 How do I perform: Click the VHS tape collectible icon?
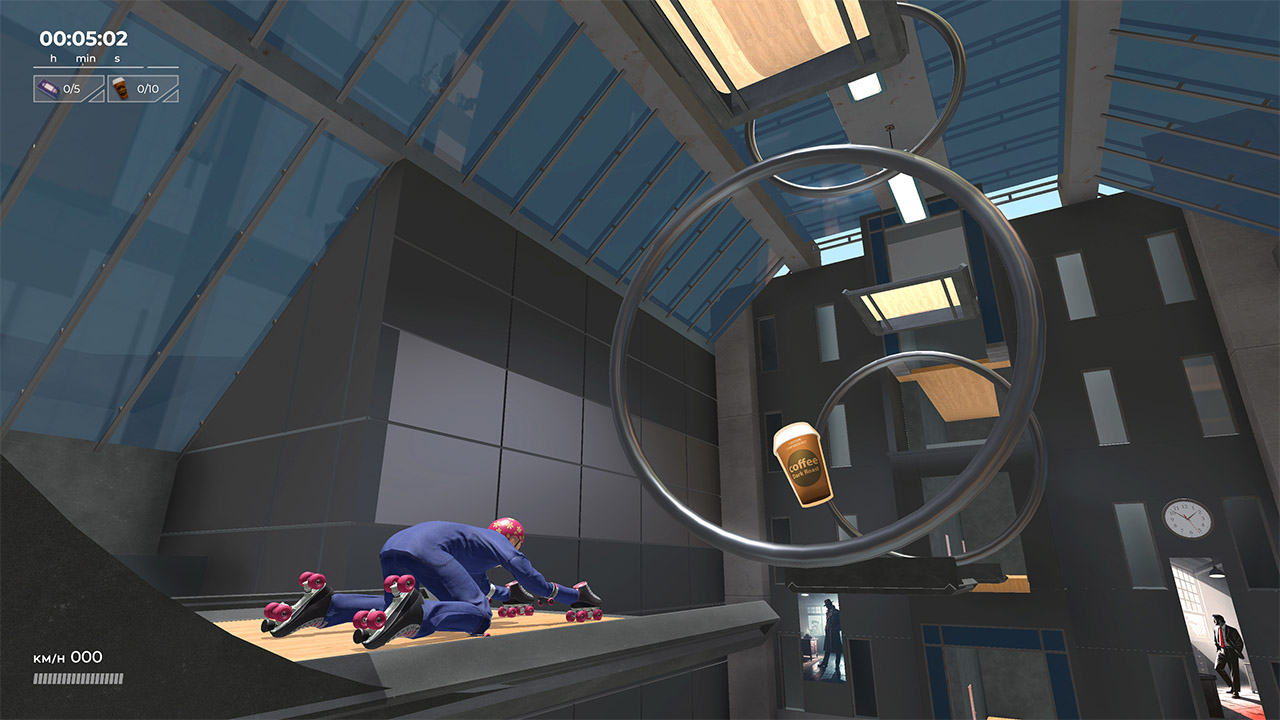[x=48, y=88]
